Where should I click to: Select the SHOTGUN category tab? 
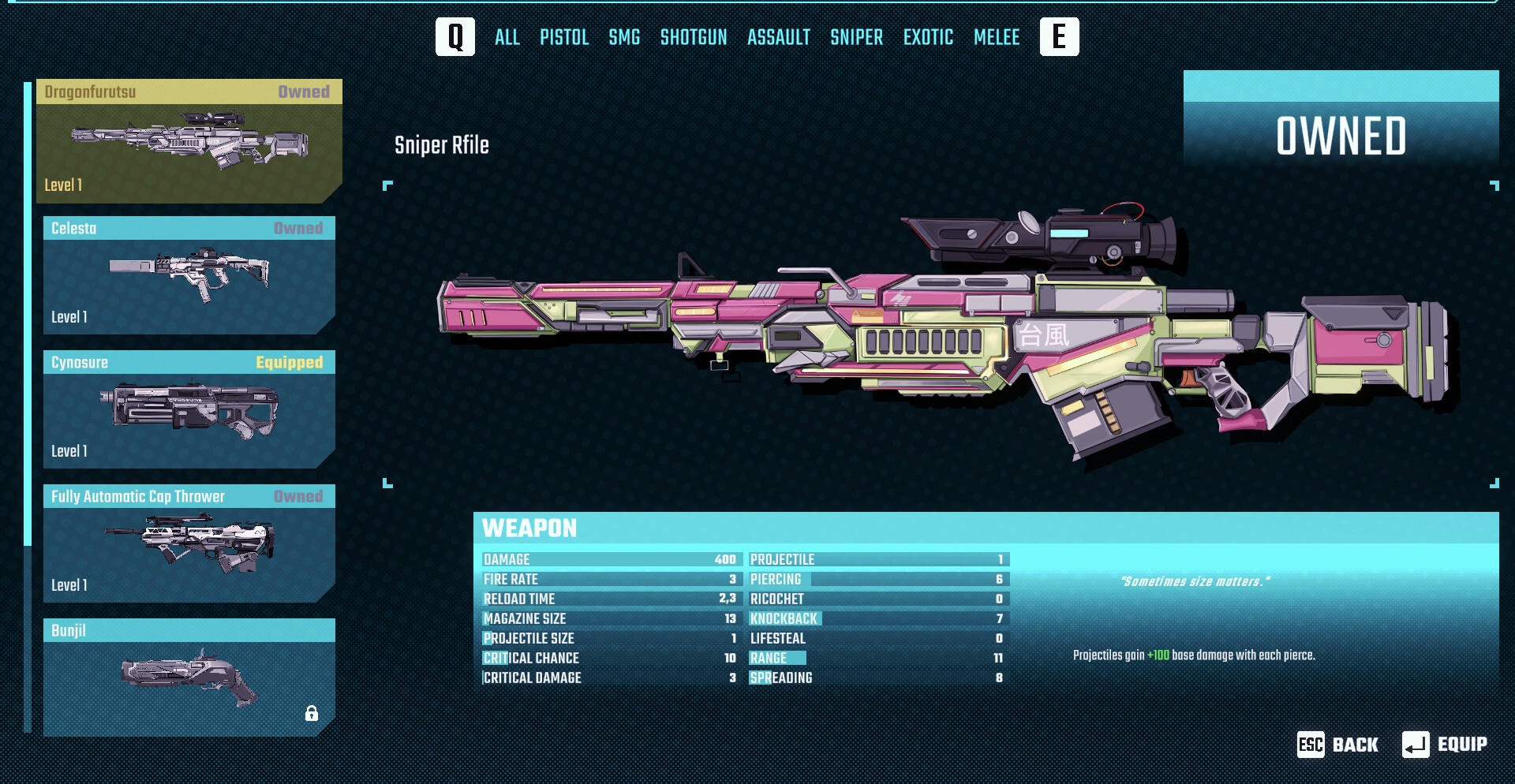(x=694, y=37)
